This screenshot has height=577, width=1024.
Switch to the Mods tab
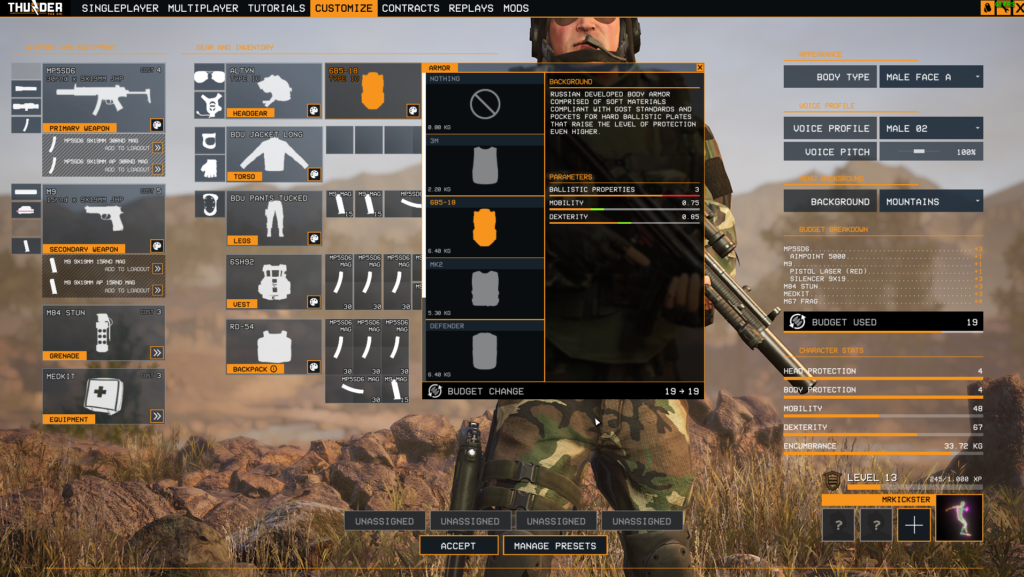click(516, 8)
